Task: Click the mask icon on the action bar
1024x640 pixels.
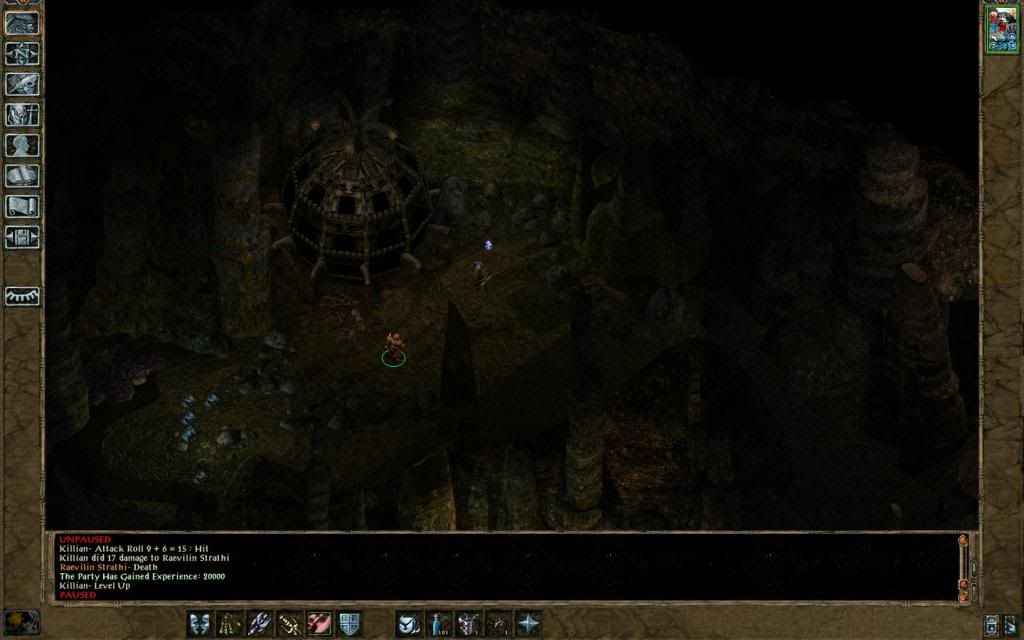Action: (x=200, y=624)
